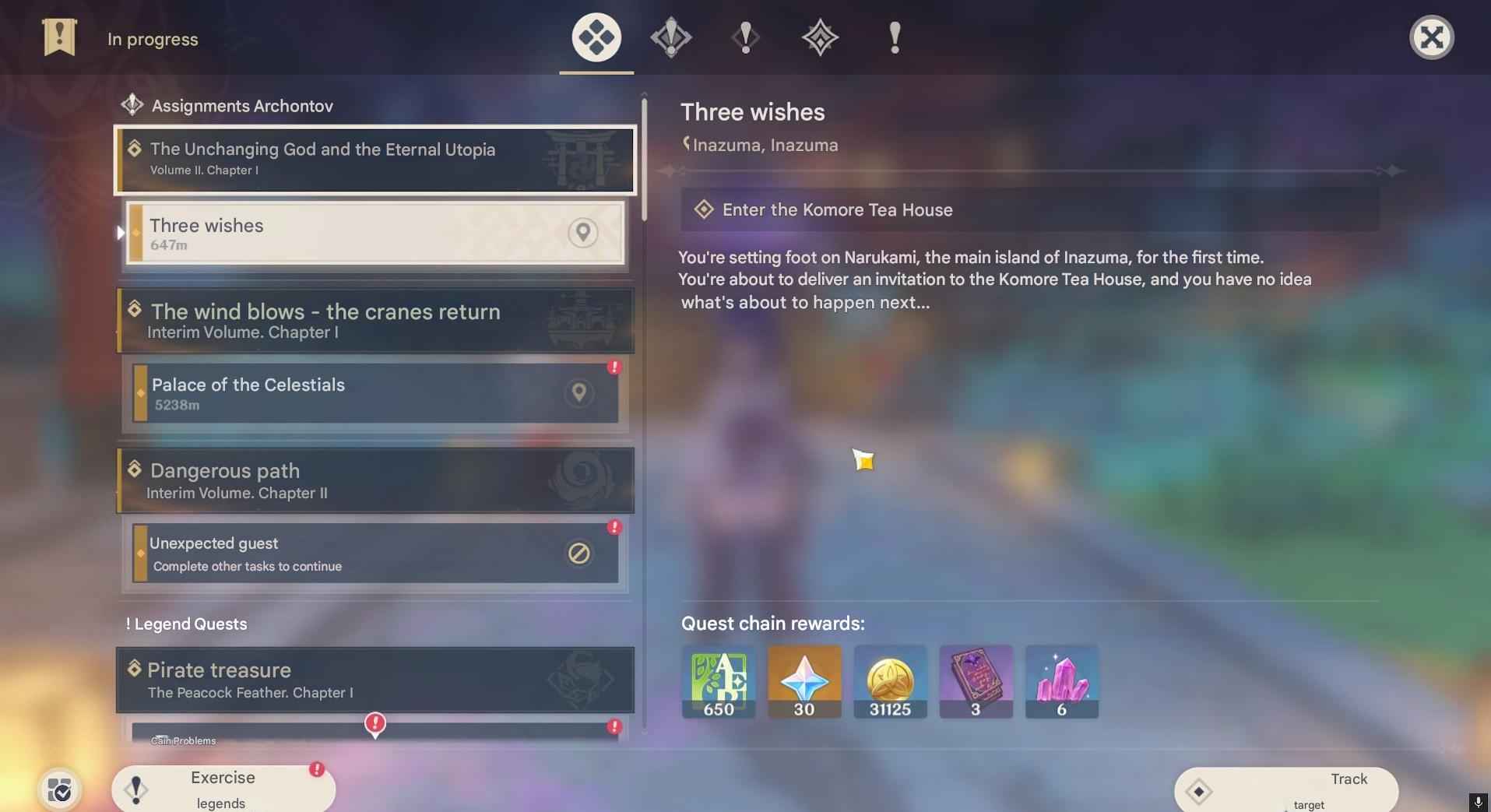Click the location pin beside Three wishes
The height and width of the screenshot is (812, 1491).
[582, 232]
